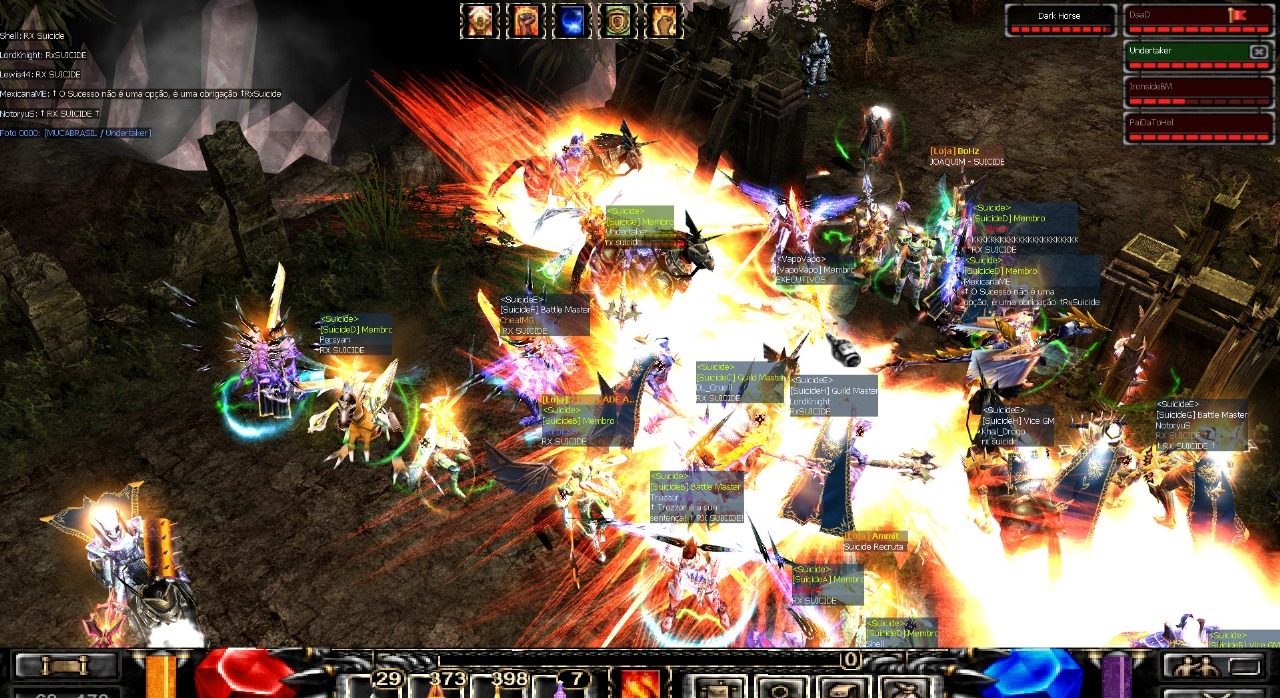Click the blue orb buff icon

[571, 21]
